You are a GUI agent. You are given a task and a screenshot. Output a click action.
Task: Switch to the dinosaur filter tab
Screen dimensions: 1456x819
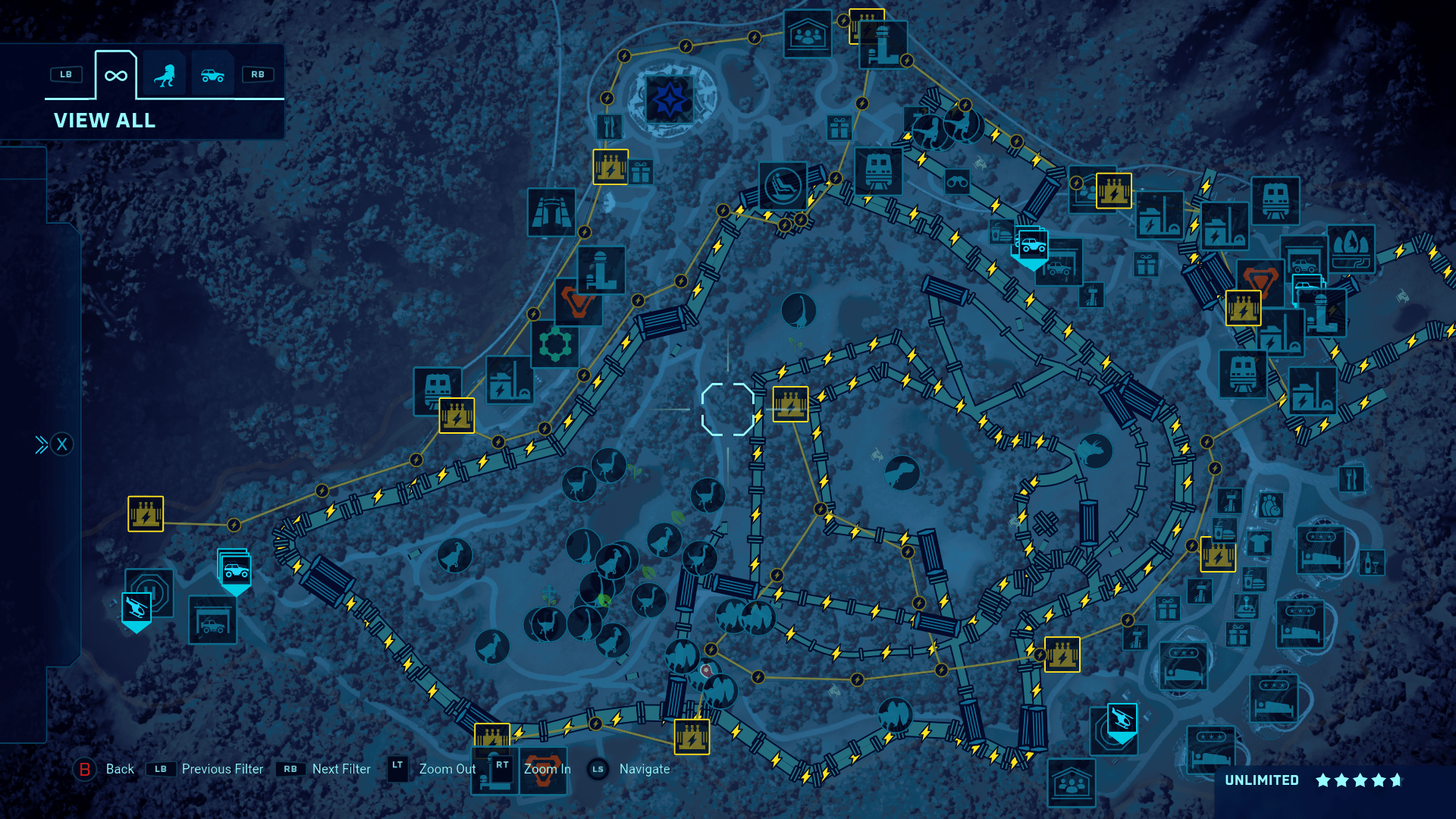pos(165,74)
